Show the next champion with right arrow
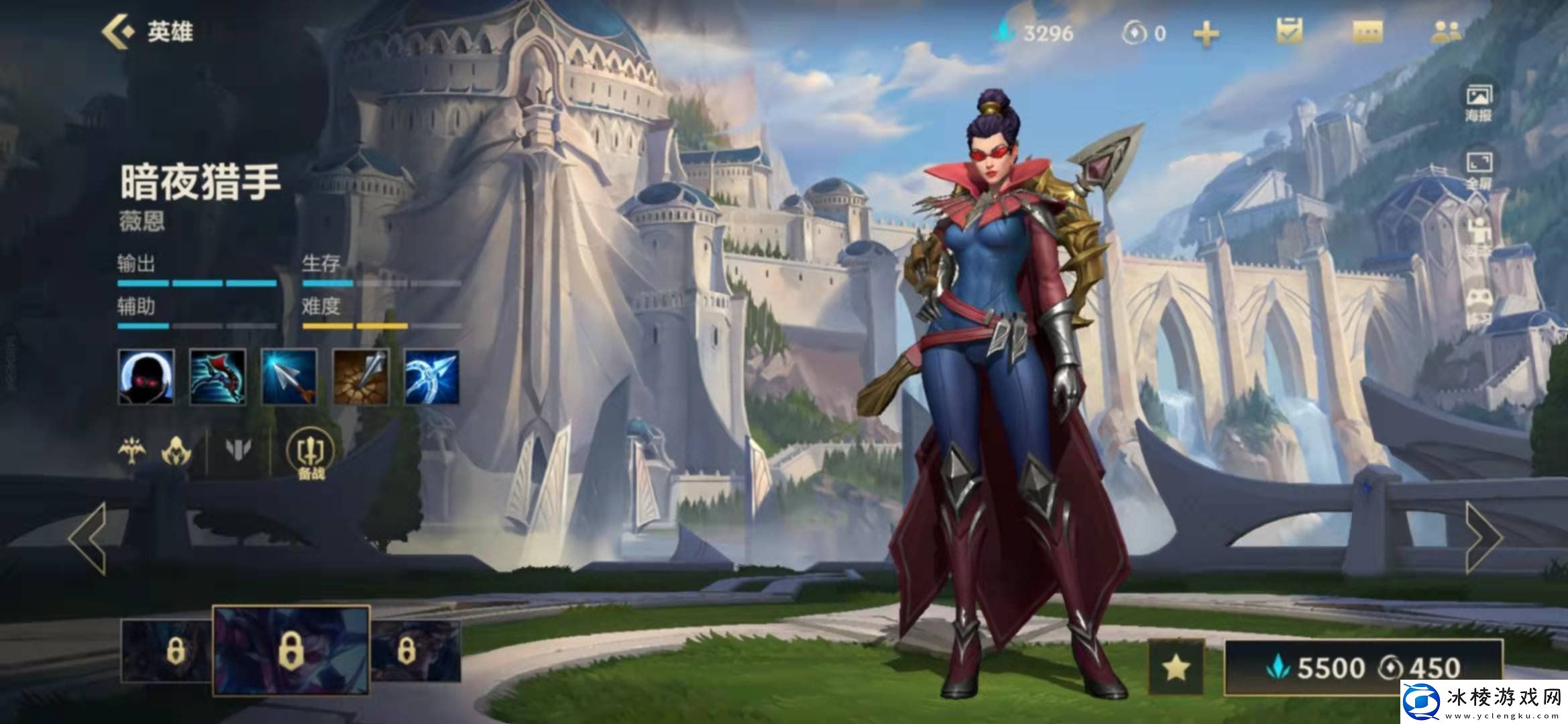 click(x=1483, y=538)
